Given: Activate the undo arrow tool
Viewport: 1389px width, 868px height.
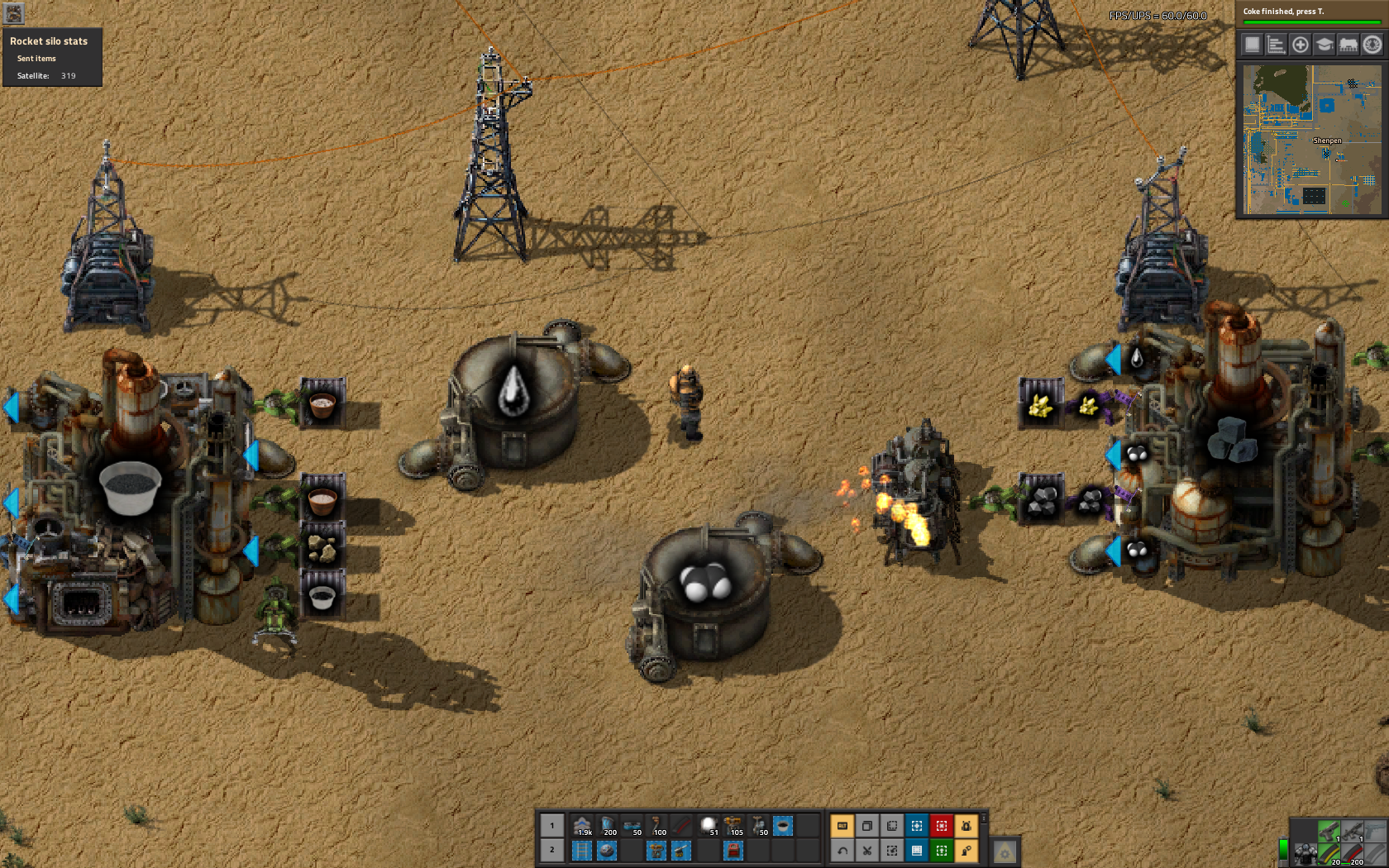Looking at the screenshot, I should point(842,850).
